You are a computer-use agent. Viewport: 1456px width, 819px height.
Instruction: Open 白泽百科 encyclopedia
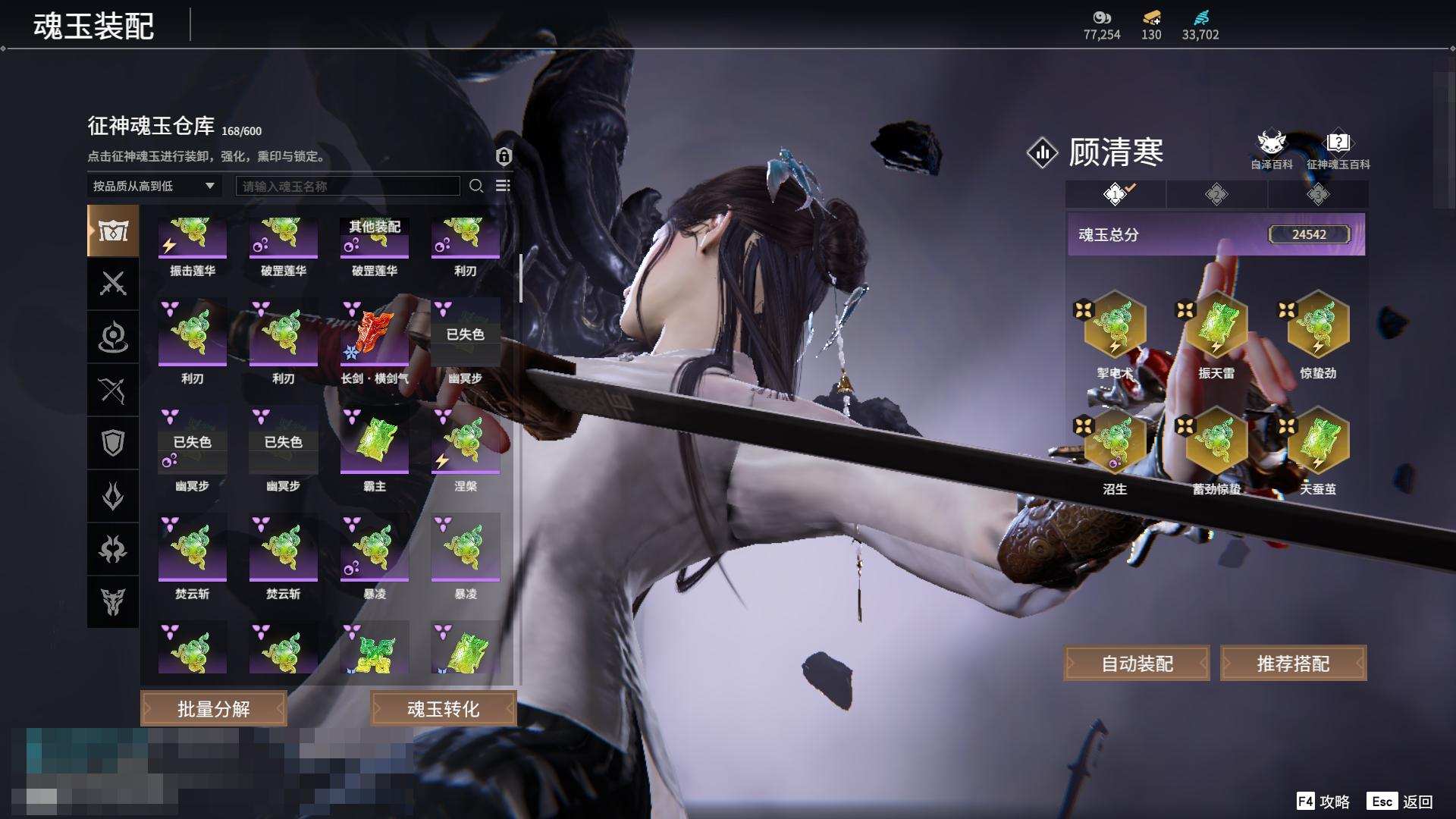pos(1271,149)
